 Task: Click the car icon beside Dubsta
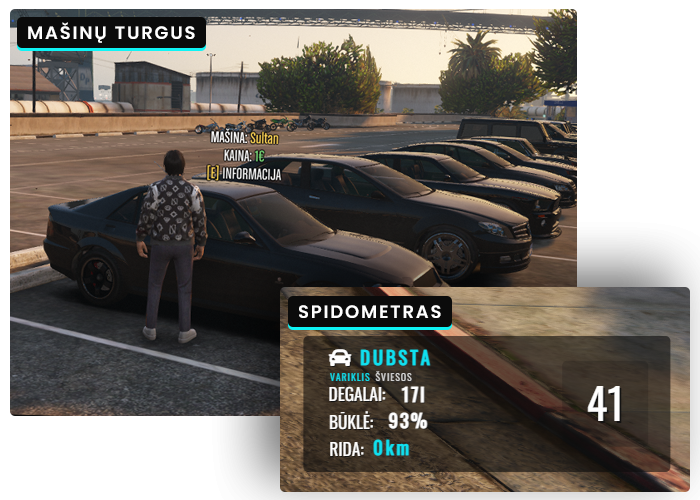pos(340,358)
